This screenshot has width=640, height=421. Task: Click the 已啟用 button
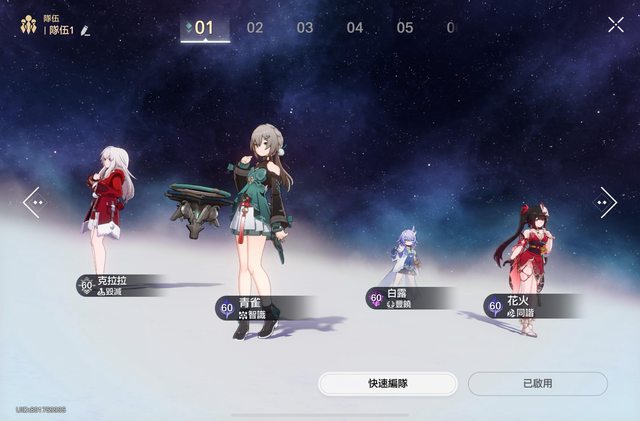click(x=537, y=384)
